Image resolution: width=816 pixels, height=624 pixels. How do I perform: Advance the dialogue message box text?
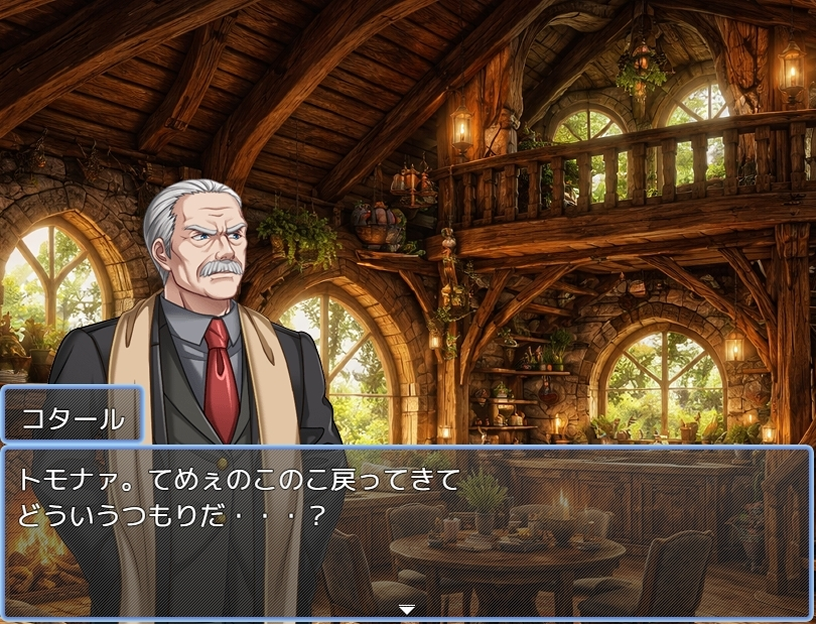[406, 530]
